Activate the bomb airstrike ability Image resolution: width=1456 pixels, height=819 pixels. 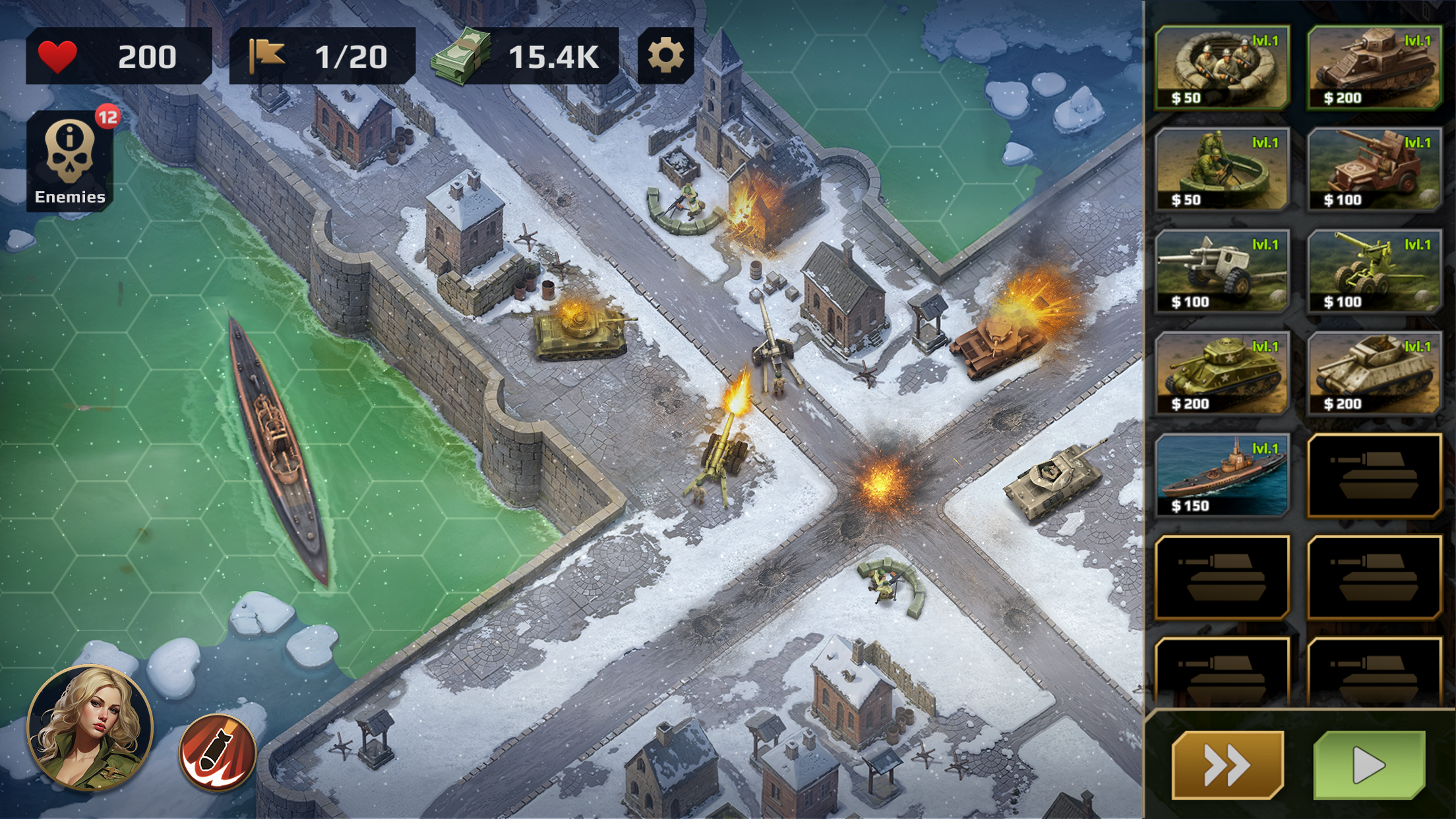point(218,752)
